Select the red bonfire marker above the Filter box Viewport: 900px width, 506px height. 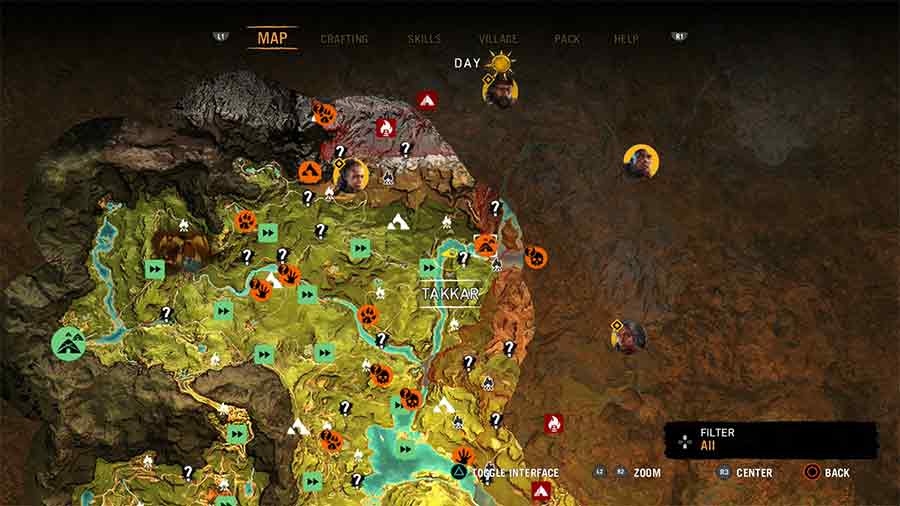553,424
